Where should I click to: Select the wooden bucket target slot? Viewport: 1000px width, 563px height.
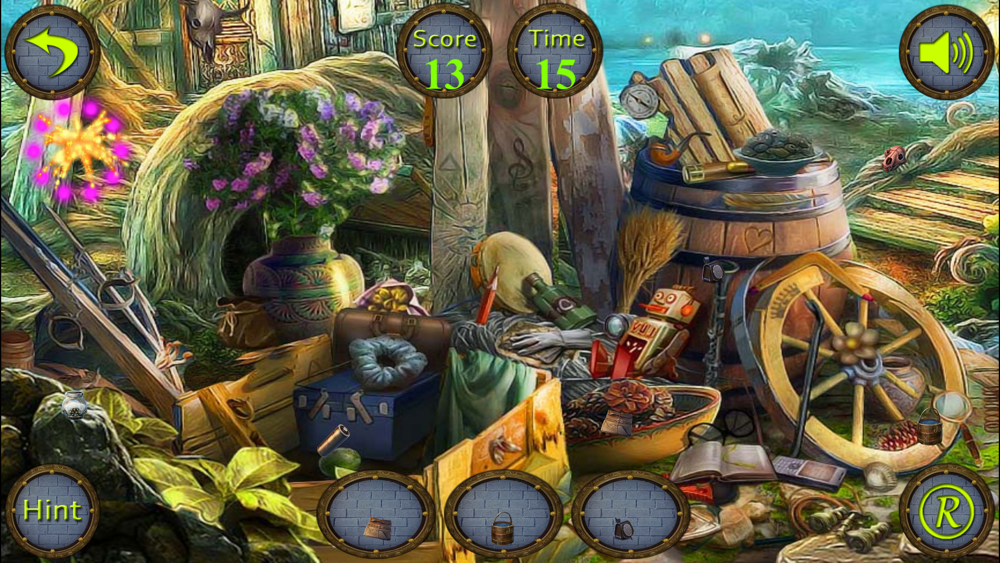click(503, 517)
